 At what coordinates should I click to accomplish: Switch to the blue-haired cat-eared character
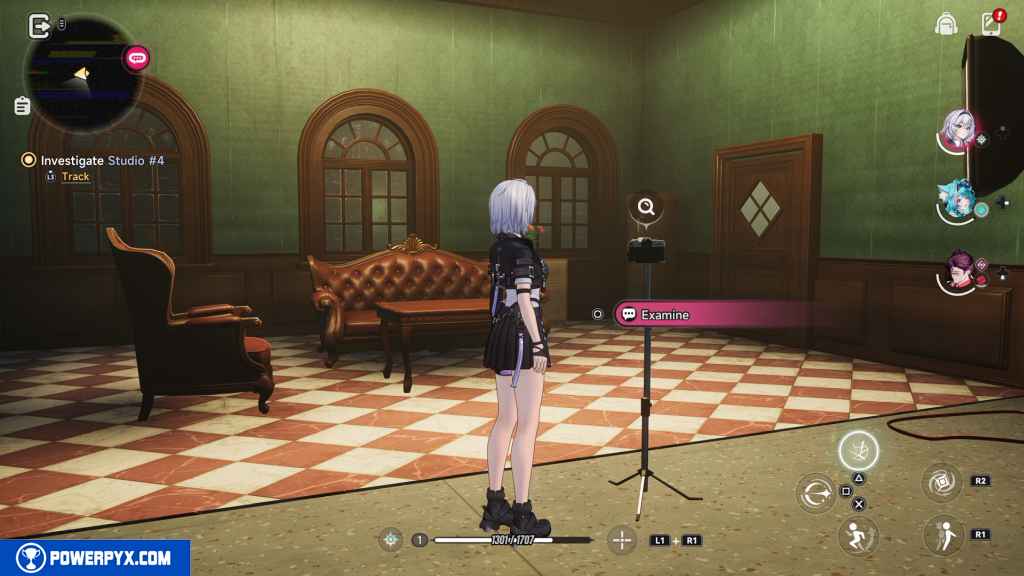point(956,202)
